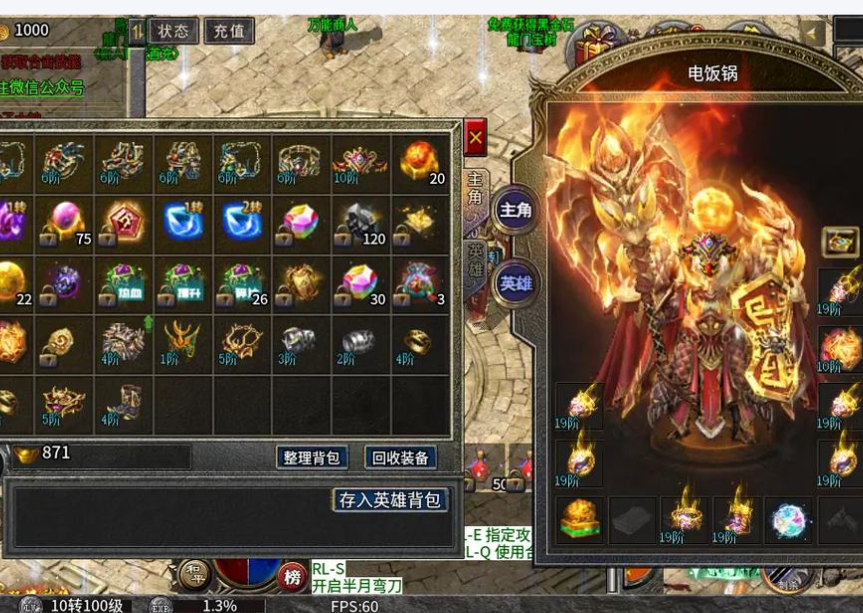Select the rainbow gem with count 30
Image resolution: width=863 pixels, height=613 pixels.
361,282
